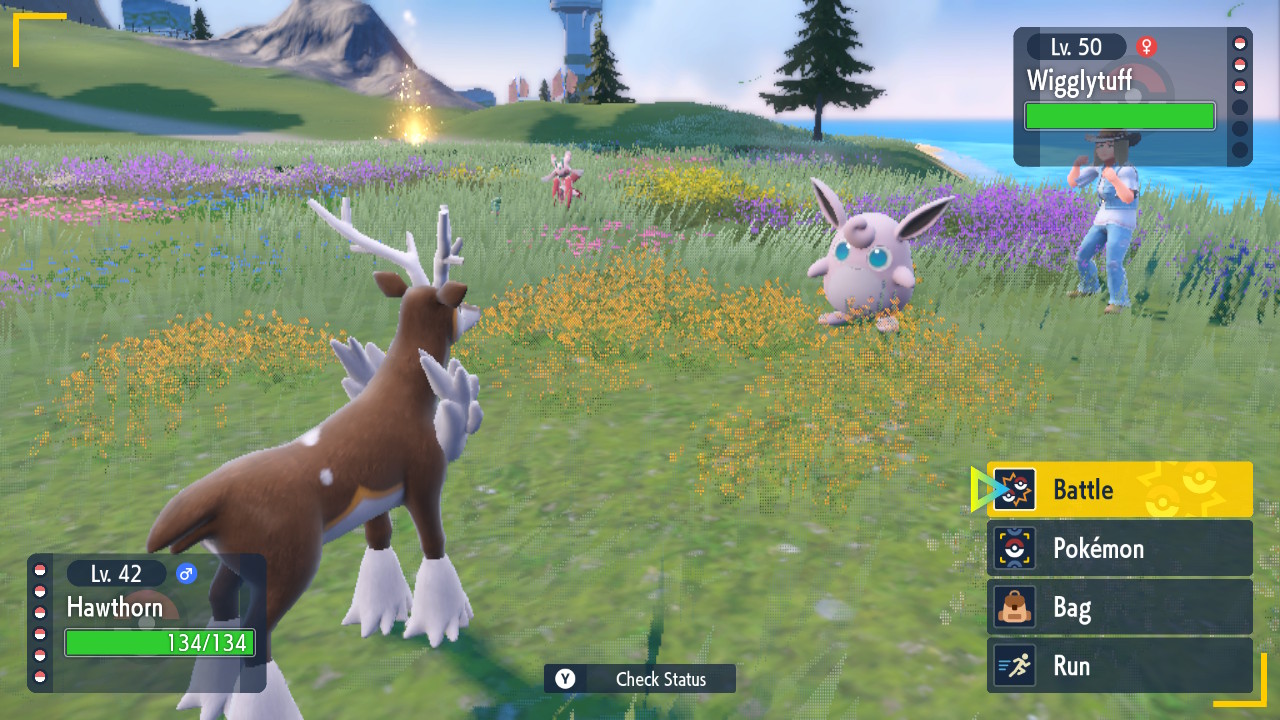Select Hawthorn's status panel
The height and width of the screenshot is (720, 1280).
click(x=147, y=622)
